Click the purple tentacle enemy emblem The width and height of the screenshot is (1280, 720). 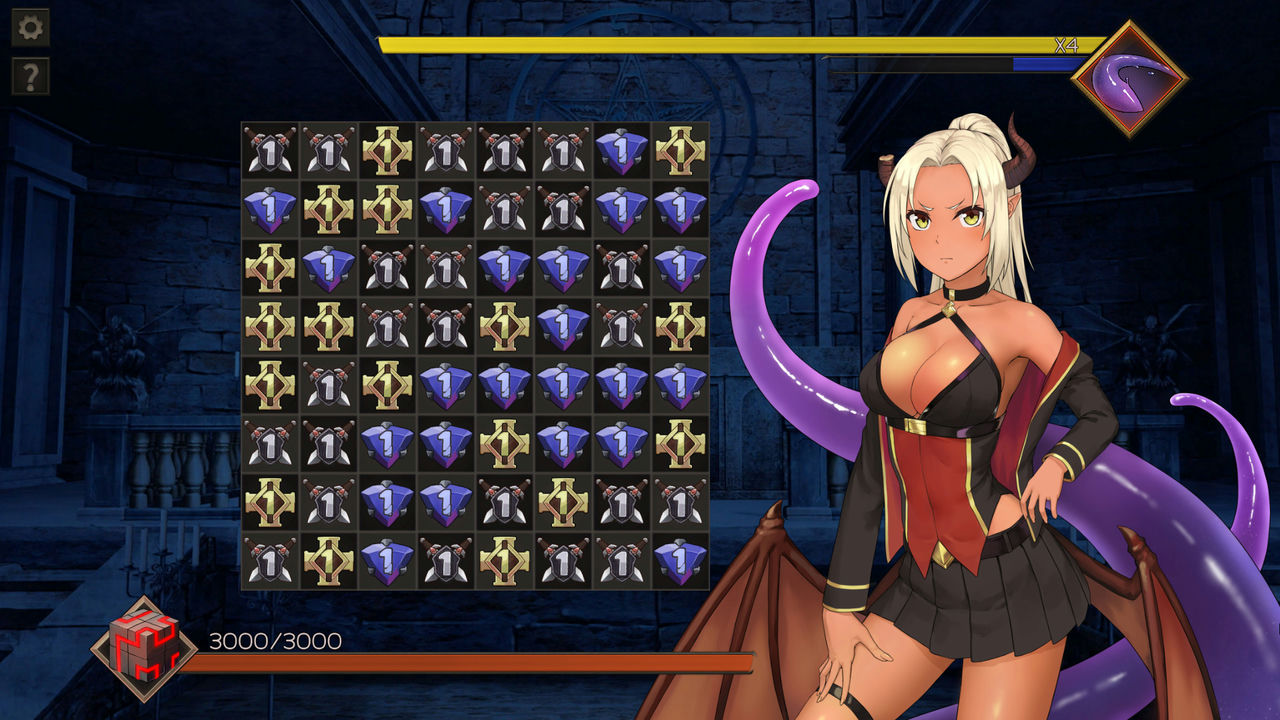1129,78
